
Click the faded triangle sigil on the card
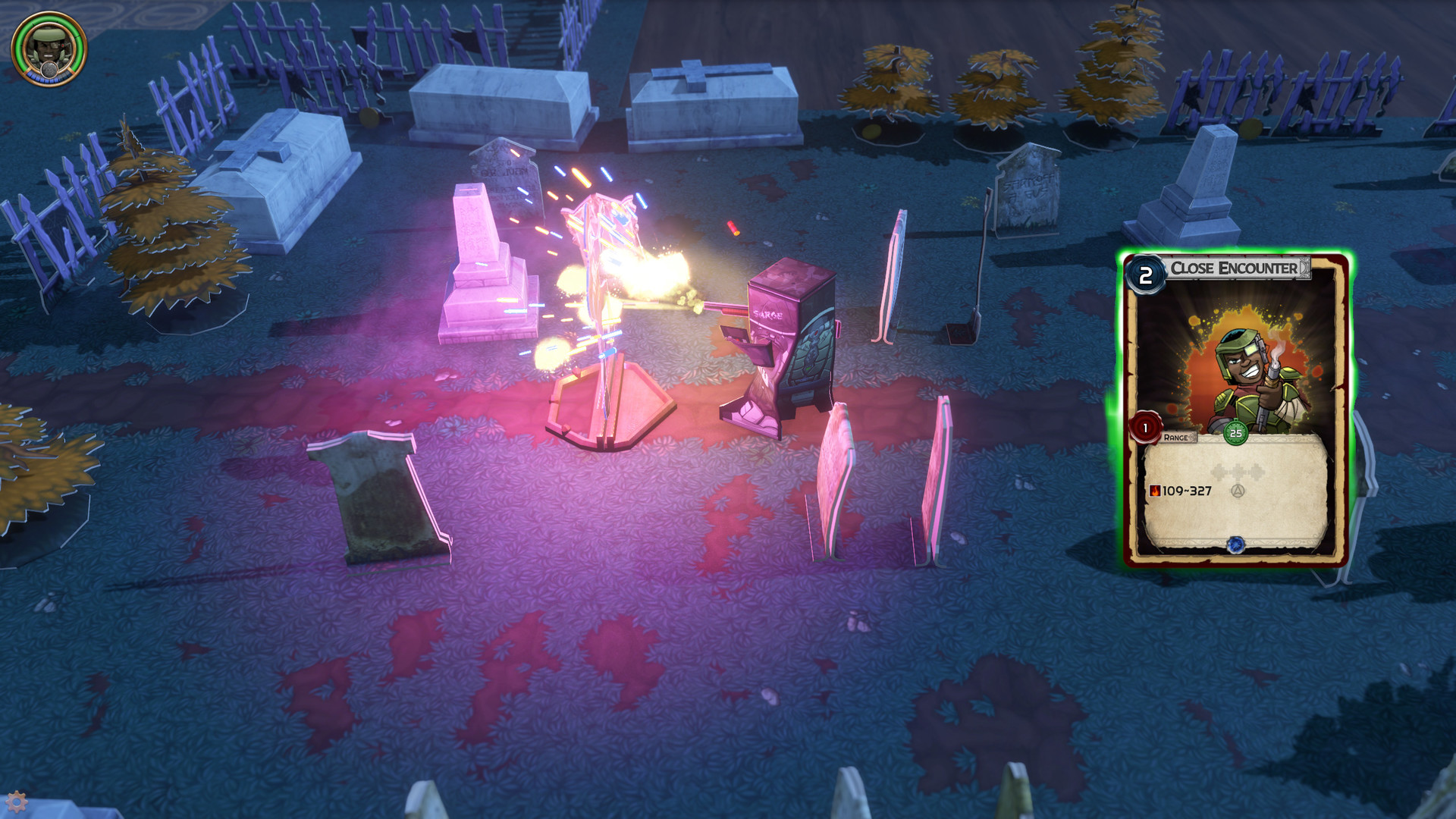pyautogui.click(x=1238, y=491)
